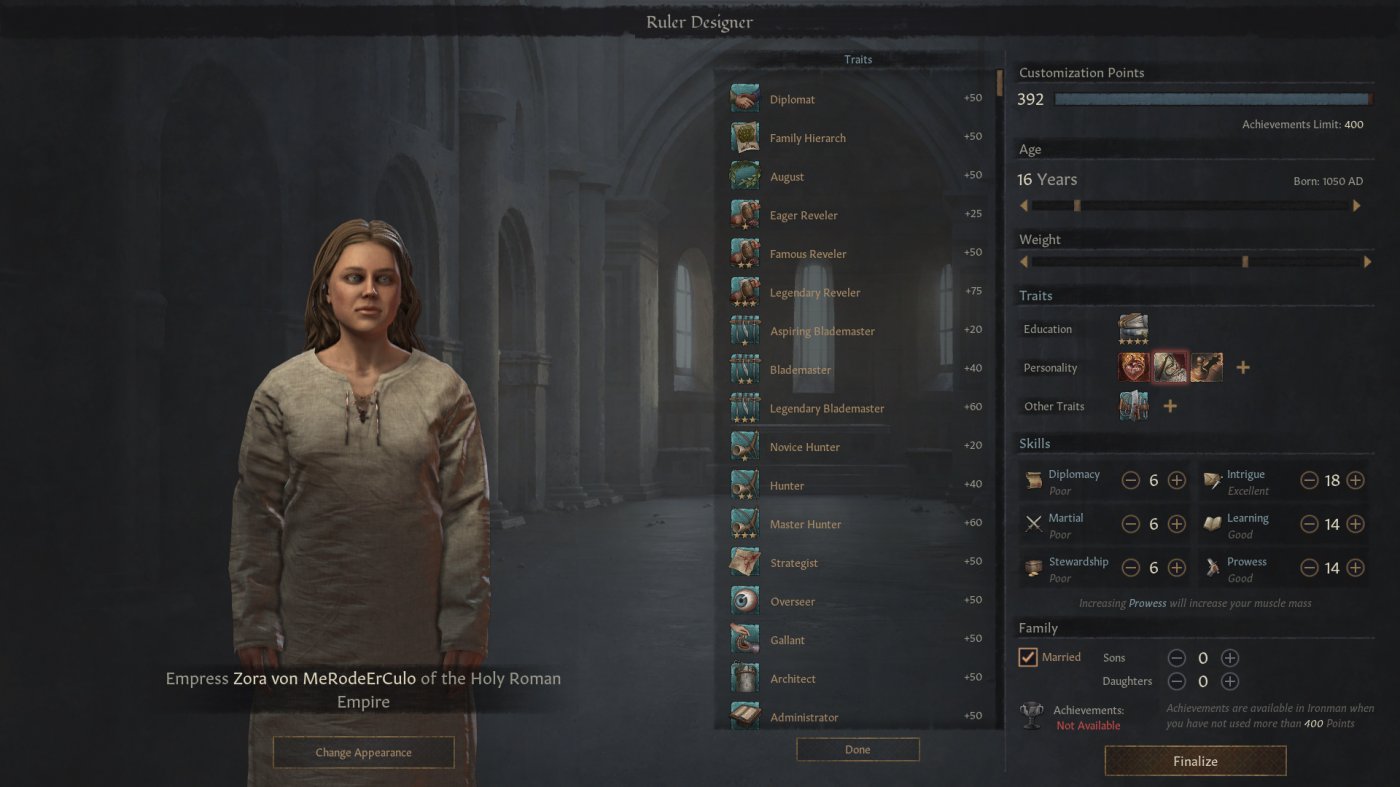
Task: Click the Age slider handle
Action: click(x=1076, y=205)
